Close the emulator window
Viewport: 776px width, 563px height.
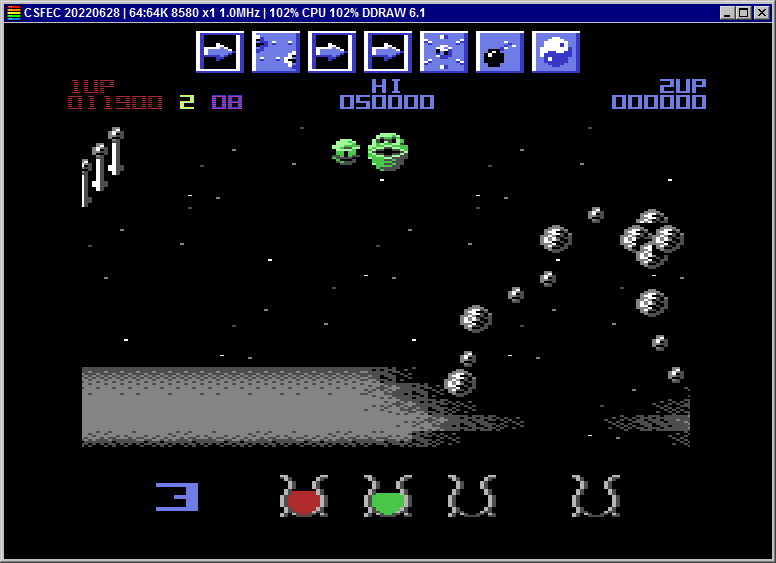[761, 13]
